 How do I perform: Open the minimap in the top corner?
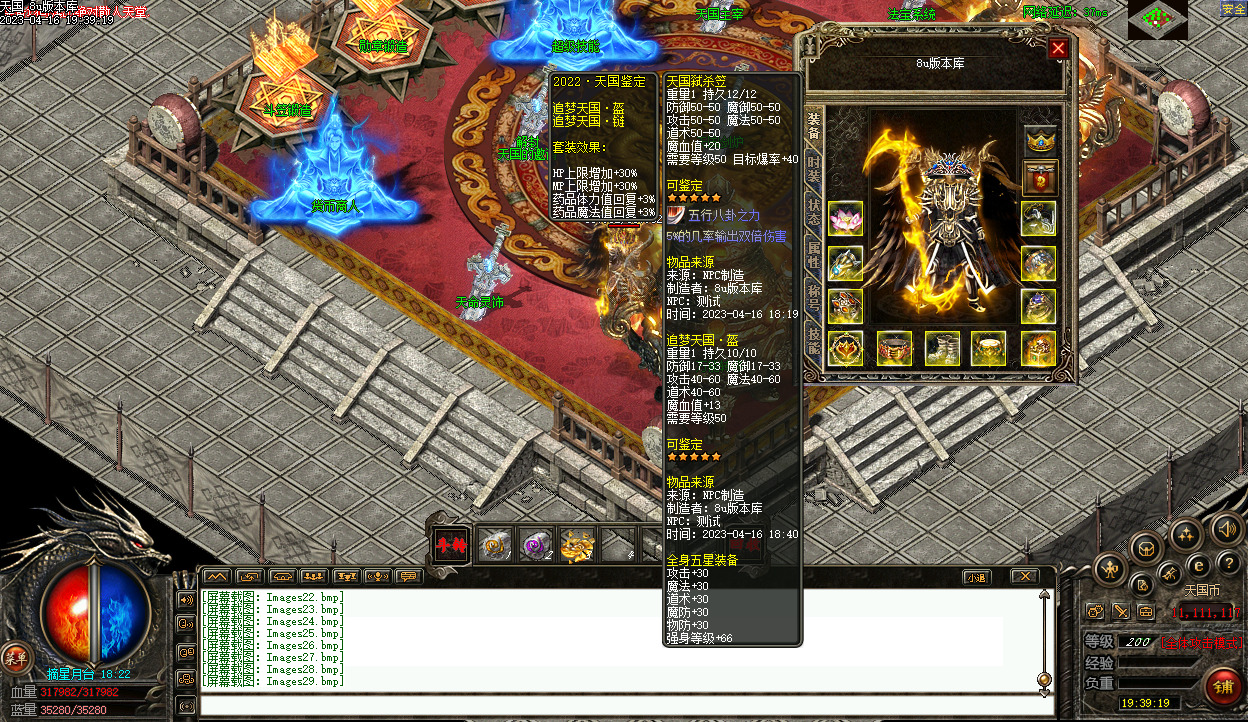[x=1157, y=19]
